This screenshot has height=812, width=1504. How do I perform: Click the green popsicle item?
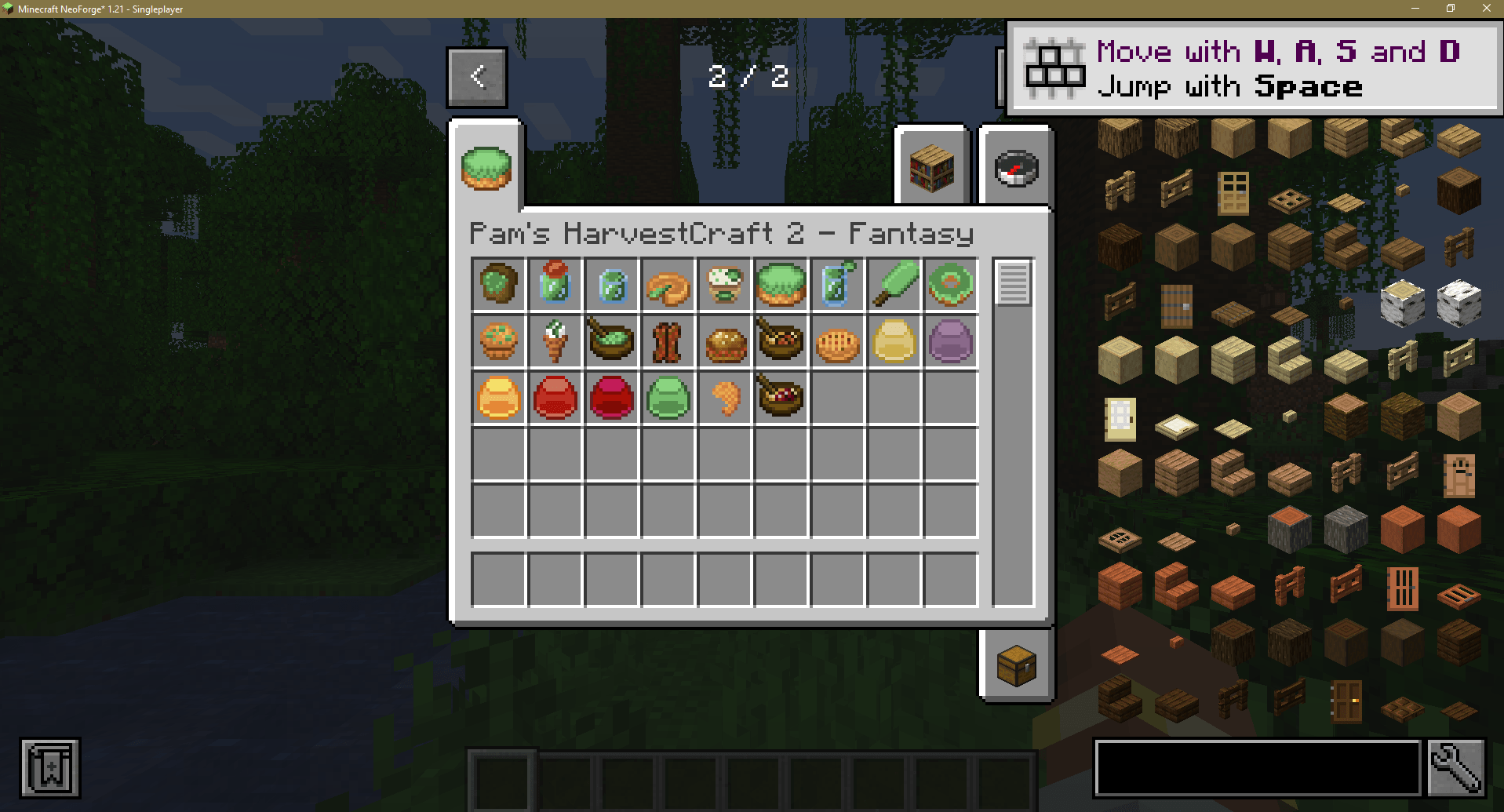pos(894,285)
